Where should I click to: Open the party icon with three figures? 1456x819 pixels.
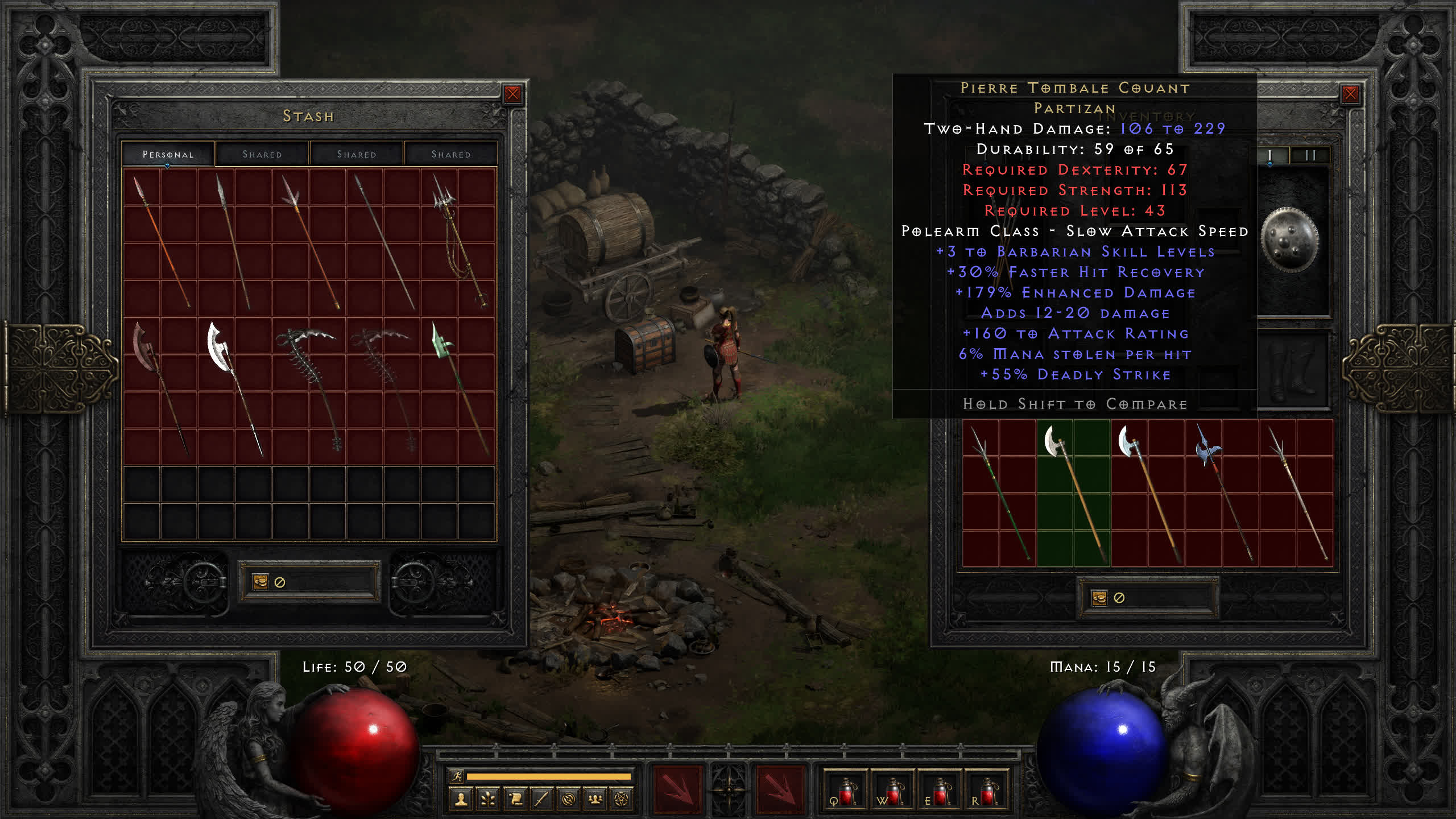[x=595, y=800]
